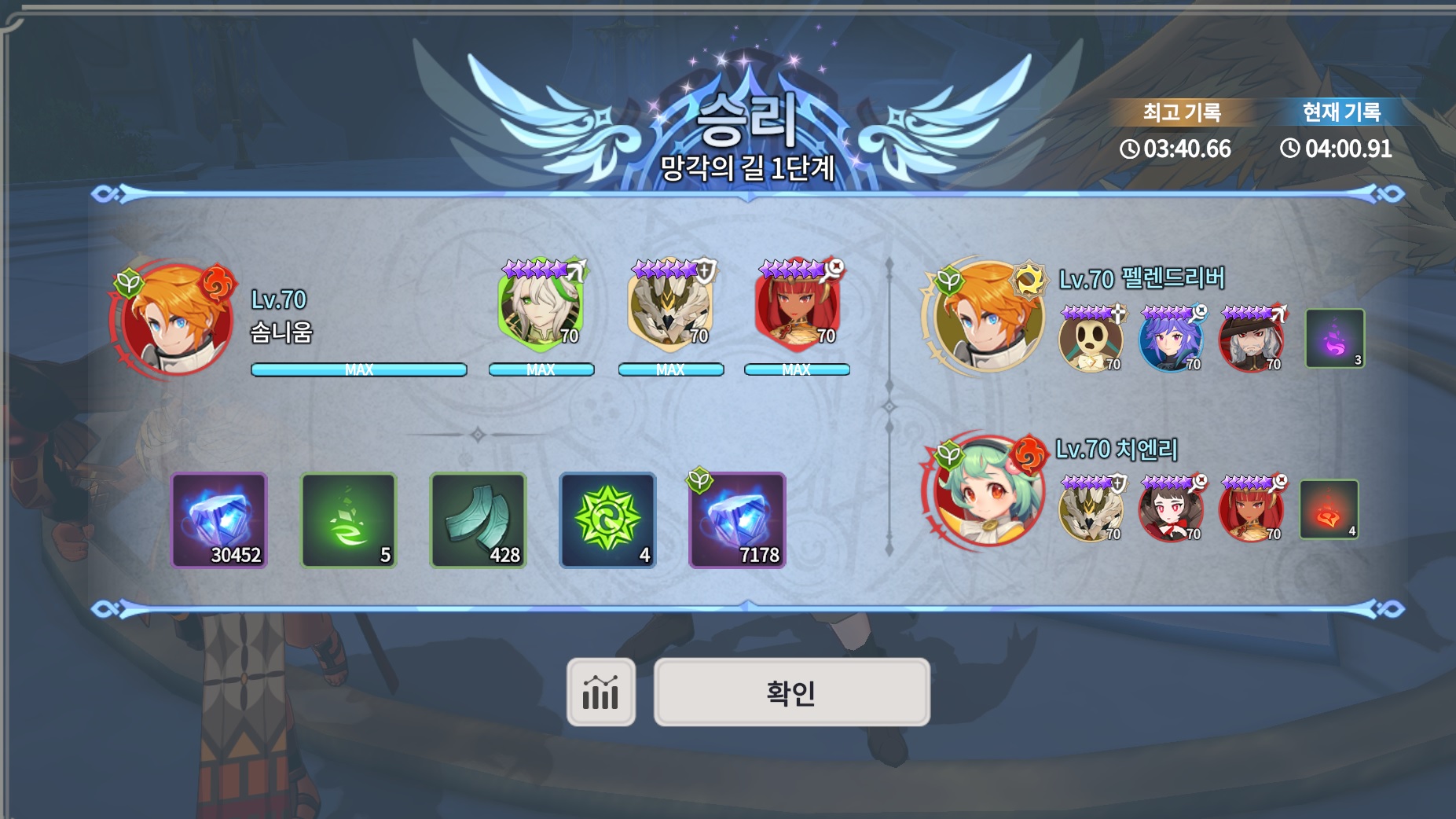Viewport: 1456px width, 819px height.
Task: Select 치엔리's black-haired red-bow hero
Action: (x=1171, y=511)
